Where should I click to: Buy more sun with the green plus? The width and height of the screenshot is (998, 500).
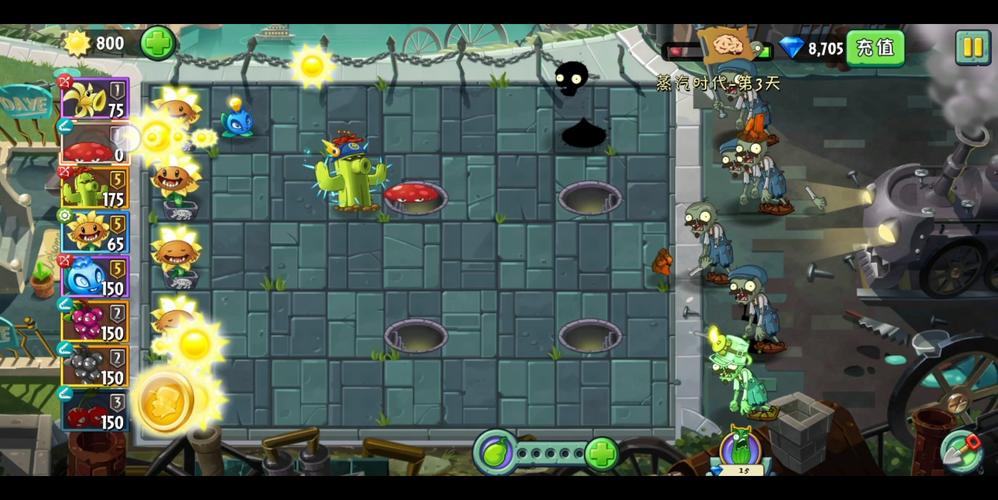pos(157,43)
